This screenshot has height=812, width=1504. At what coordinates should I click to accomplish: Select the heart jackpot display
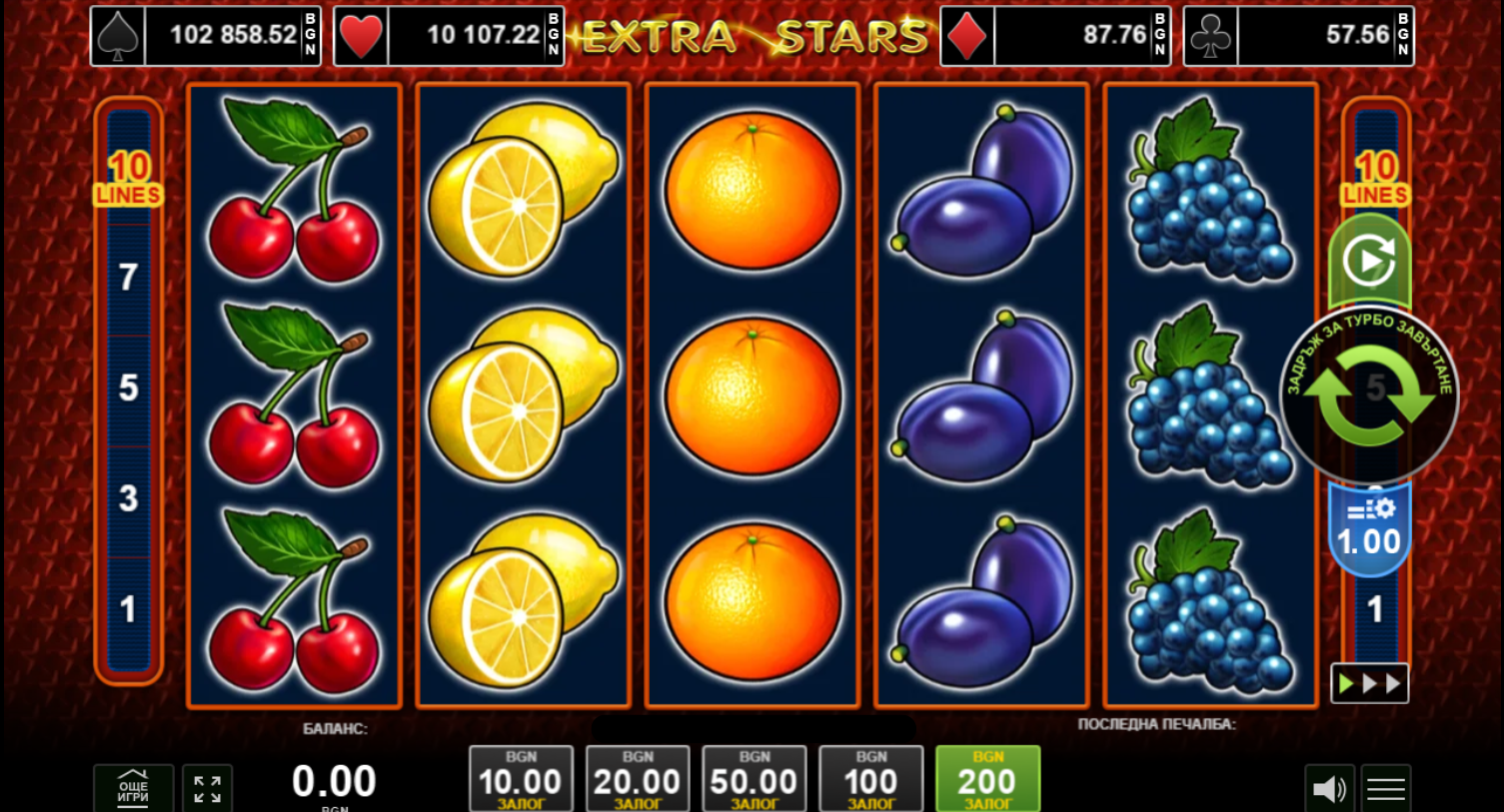click(x=449, y=36)
